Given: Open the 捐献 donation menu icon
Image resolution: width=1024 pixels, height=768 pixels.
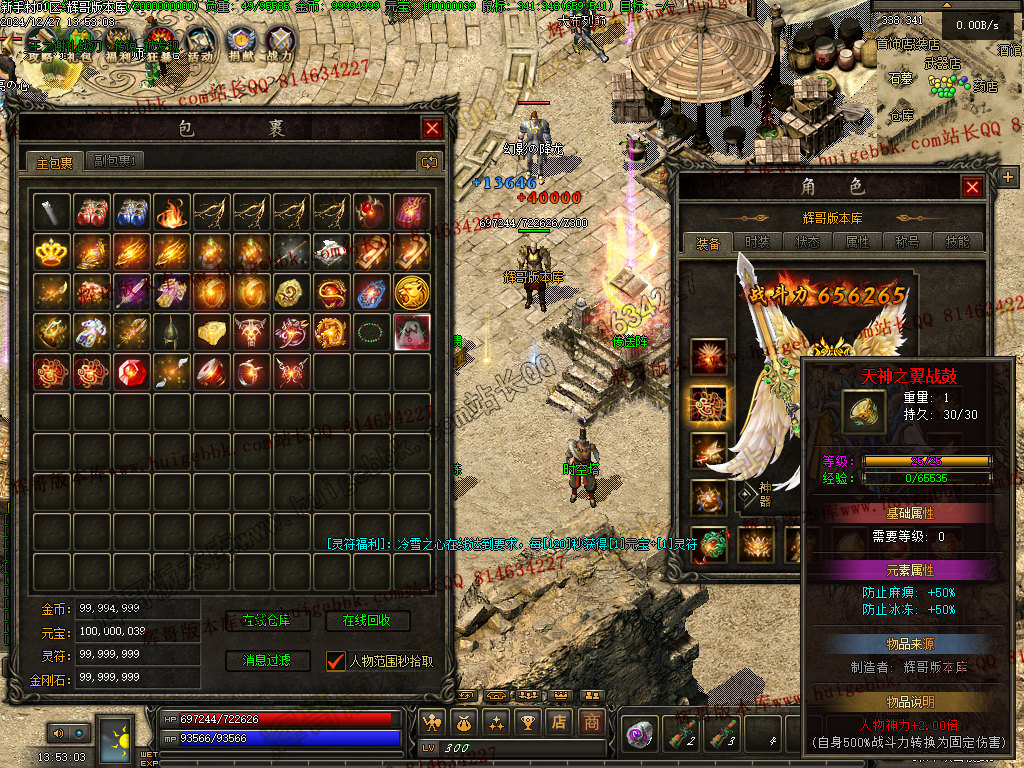Looking at the screenshot, I should click(x=240, y=41).
